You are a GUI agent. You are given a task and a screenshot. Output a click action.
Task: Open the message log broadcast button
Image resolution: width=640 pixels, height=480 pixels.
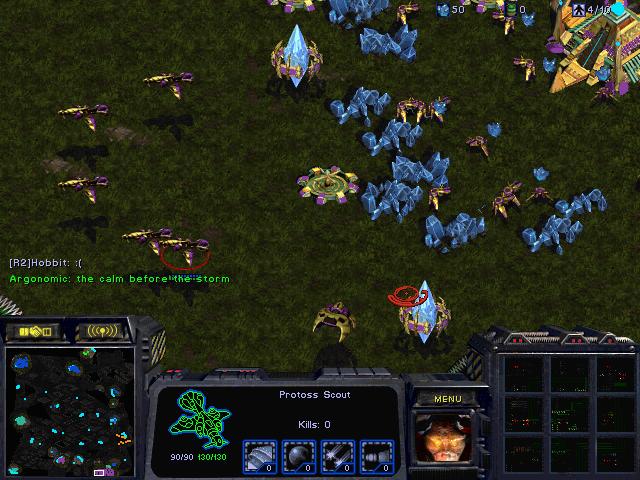coord(103,331)
